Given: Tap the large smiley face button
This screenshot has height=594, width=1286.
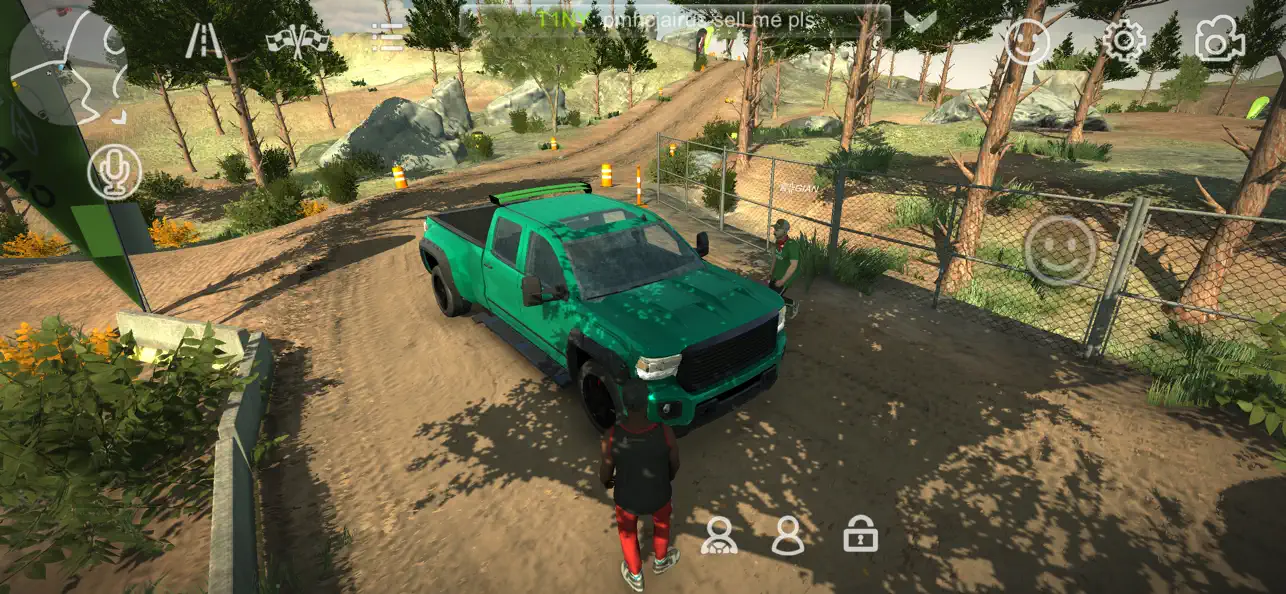Looking at the screenshot, I should (1060, 250).
